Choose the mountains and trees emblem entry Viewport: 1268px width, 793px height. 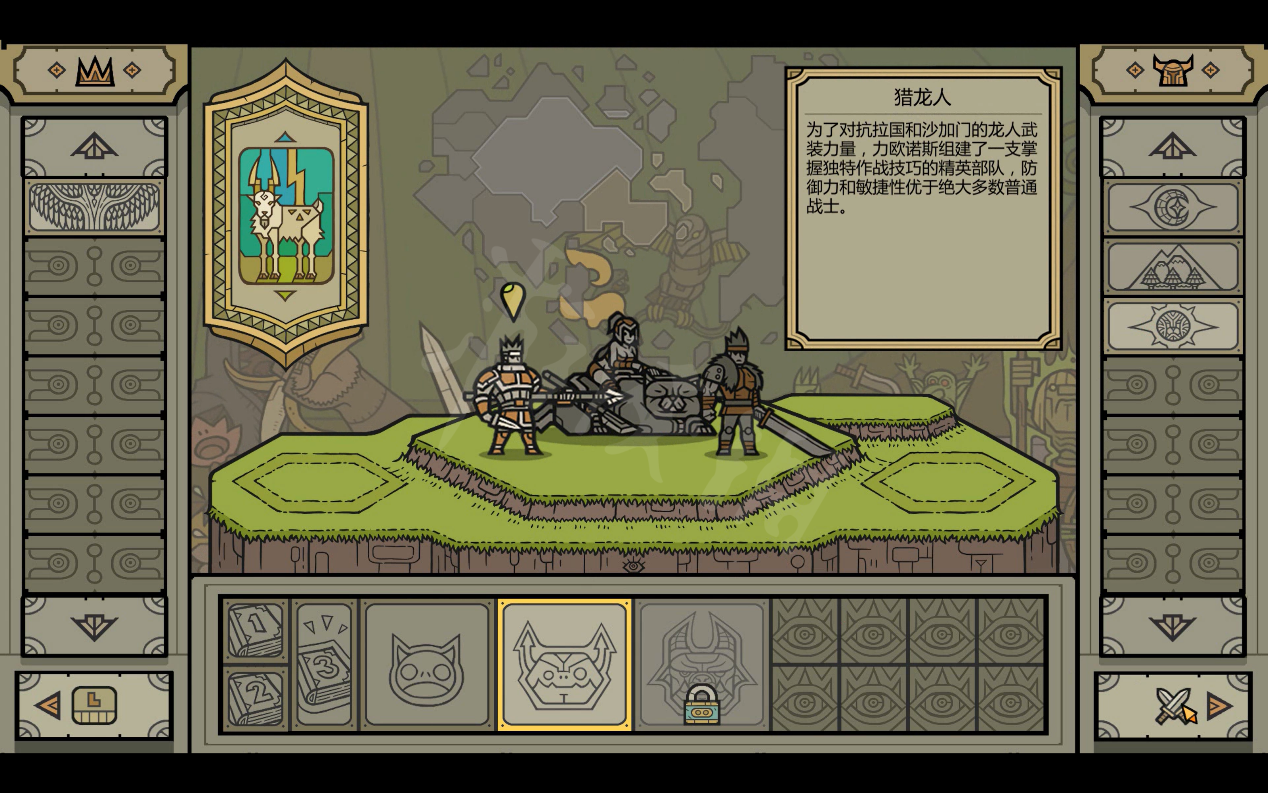click(x=1173, y=268)
